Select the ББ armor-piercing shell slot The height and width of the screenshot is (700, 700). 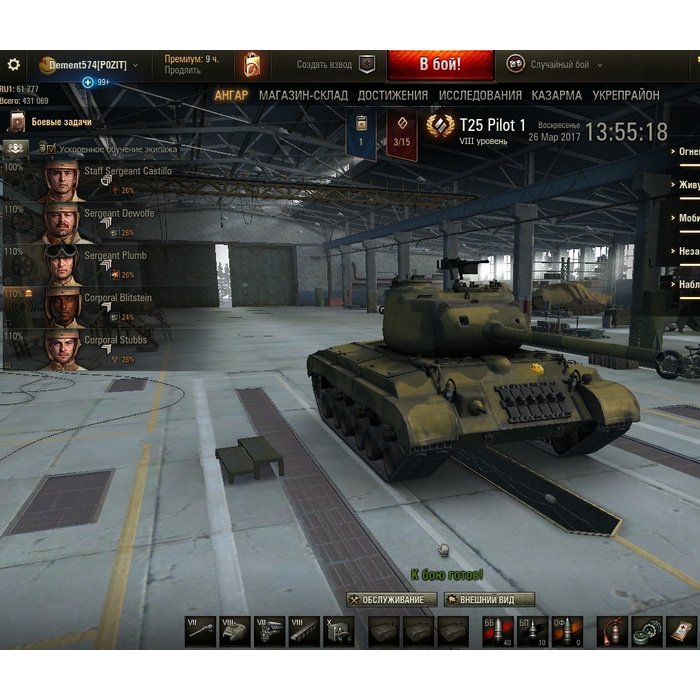point(498,631)
